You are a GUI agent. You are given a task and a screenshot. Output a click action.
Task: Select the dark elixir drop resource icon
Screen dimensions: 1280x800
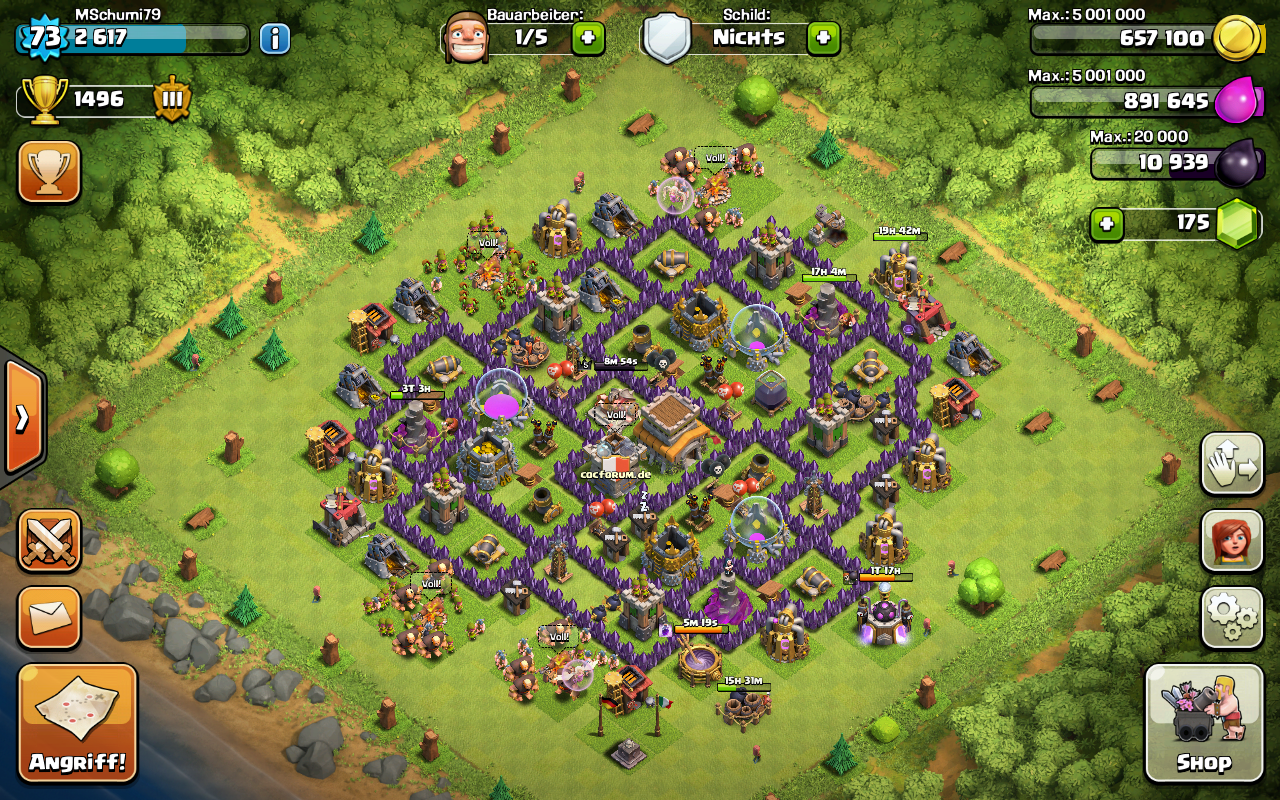pos(1238,161)
